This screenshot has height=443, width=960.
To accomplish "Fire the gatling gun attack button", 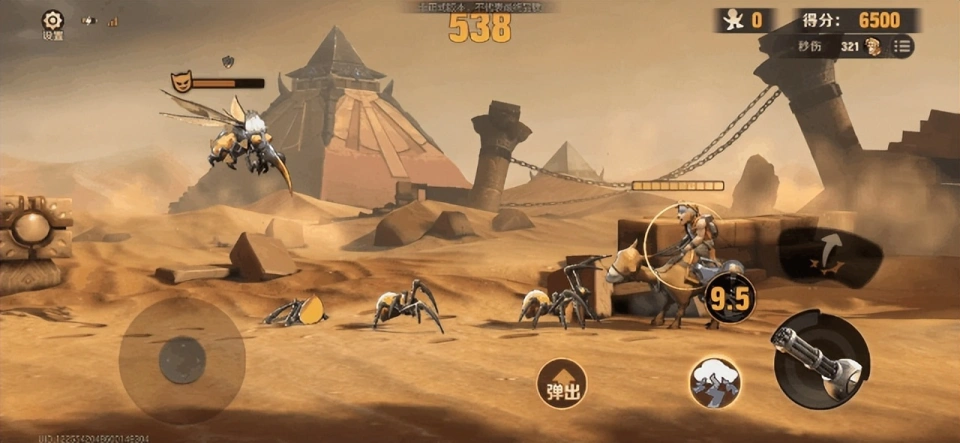I will coord(821,359).
